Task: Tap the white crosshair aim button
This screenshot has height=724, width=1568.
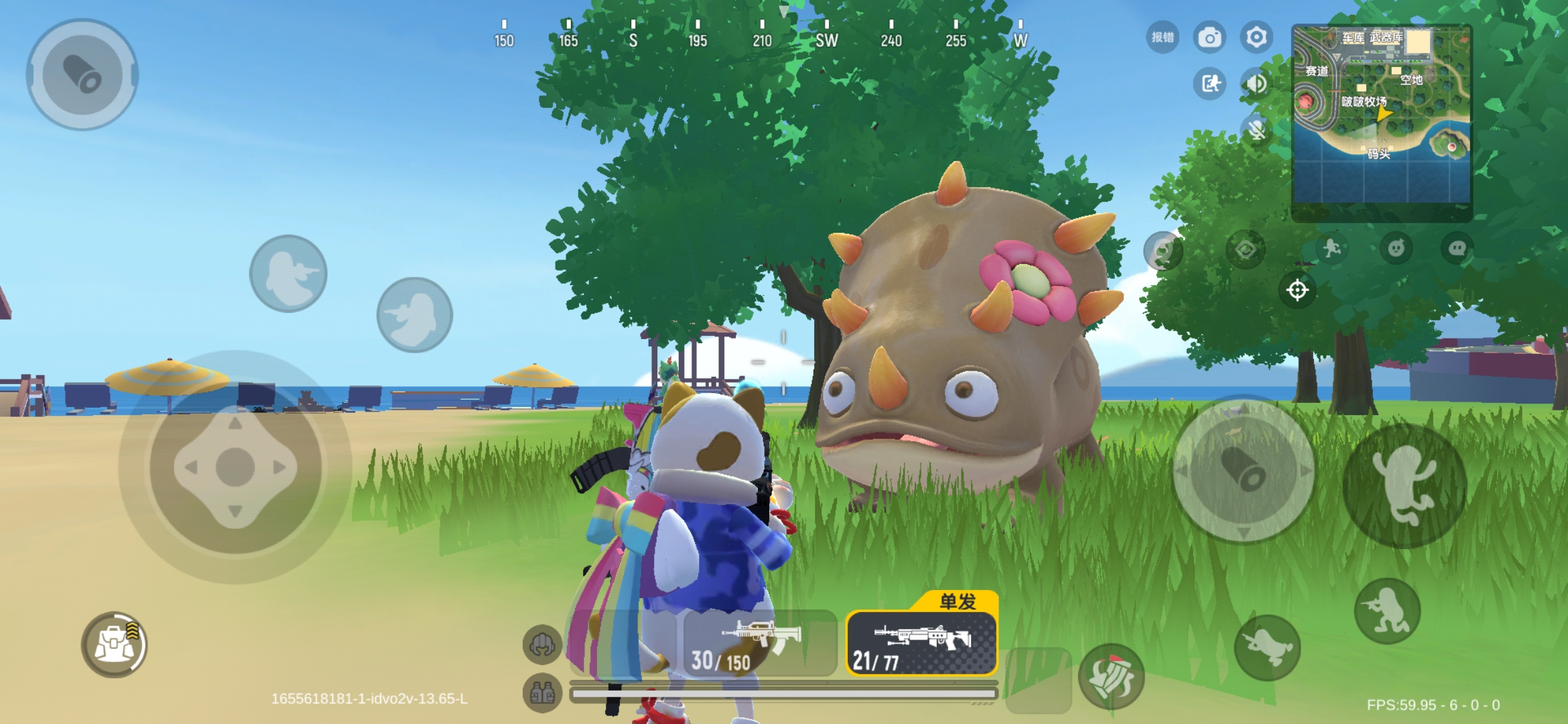Action: (1297, 290)
